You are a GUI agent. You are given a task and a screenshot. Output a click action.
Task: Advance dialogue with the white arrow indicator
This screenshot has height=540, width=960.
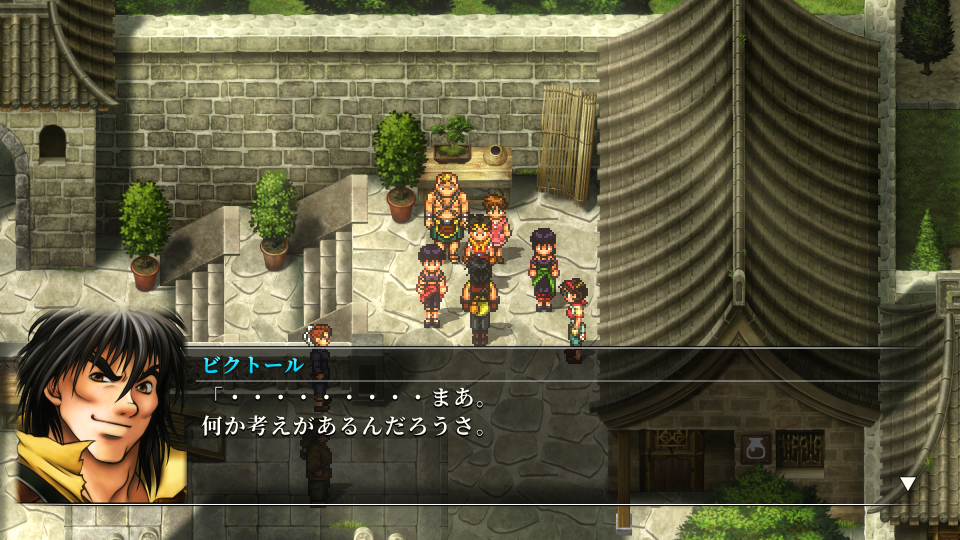[x=907, y=484]
